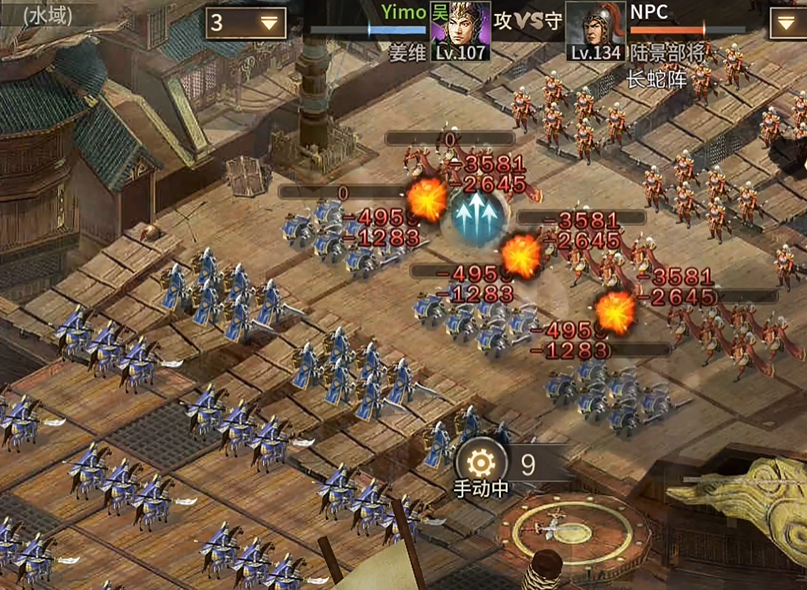Open the dropdown showing number 3

click(246, 23)
